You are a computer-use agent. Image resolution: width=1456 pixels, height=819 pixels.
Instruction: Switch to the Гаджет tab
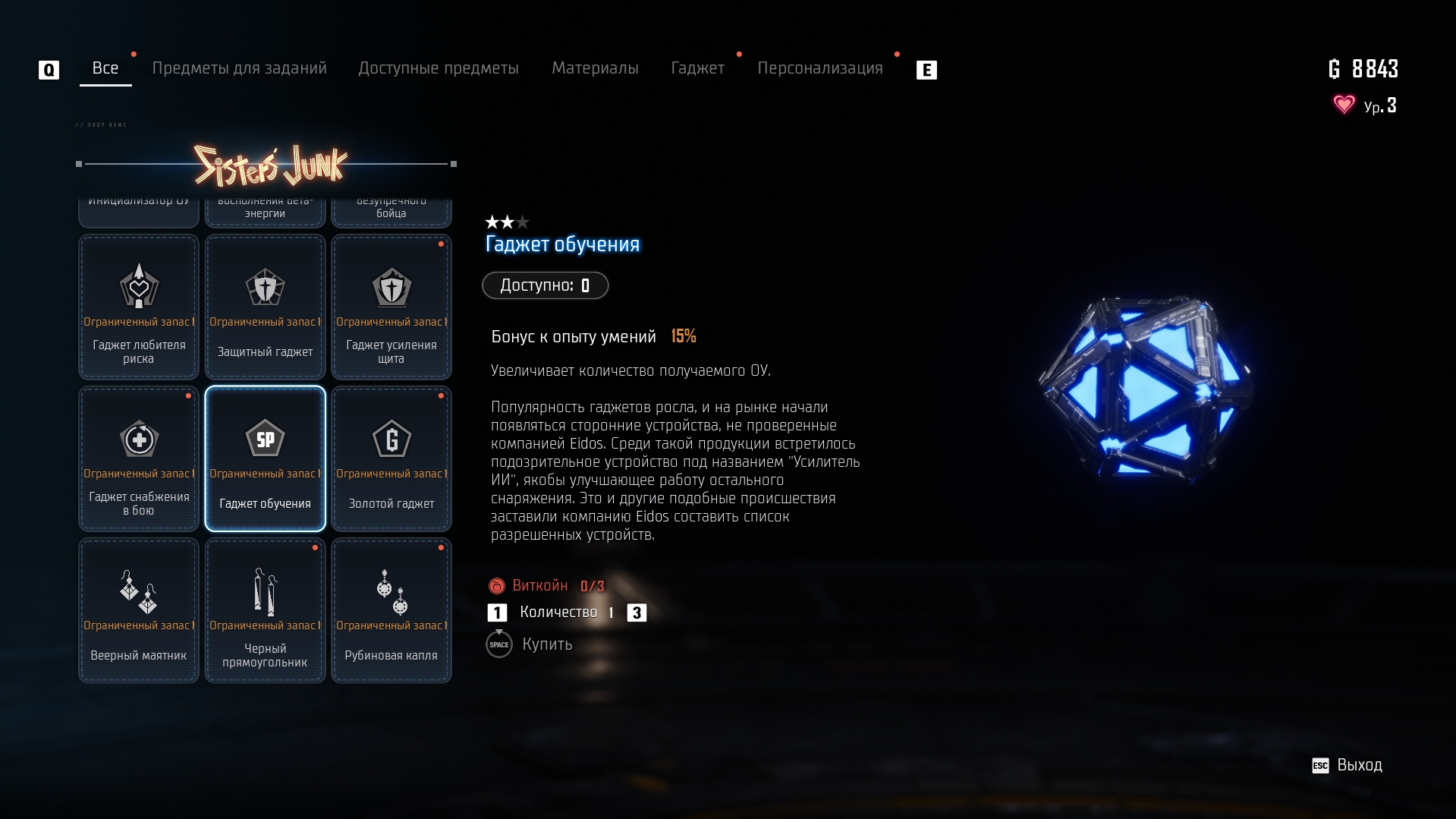click(x=697, y=68)
